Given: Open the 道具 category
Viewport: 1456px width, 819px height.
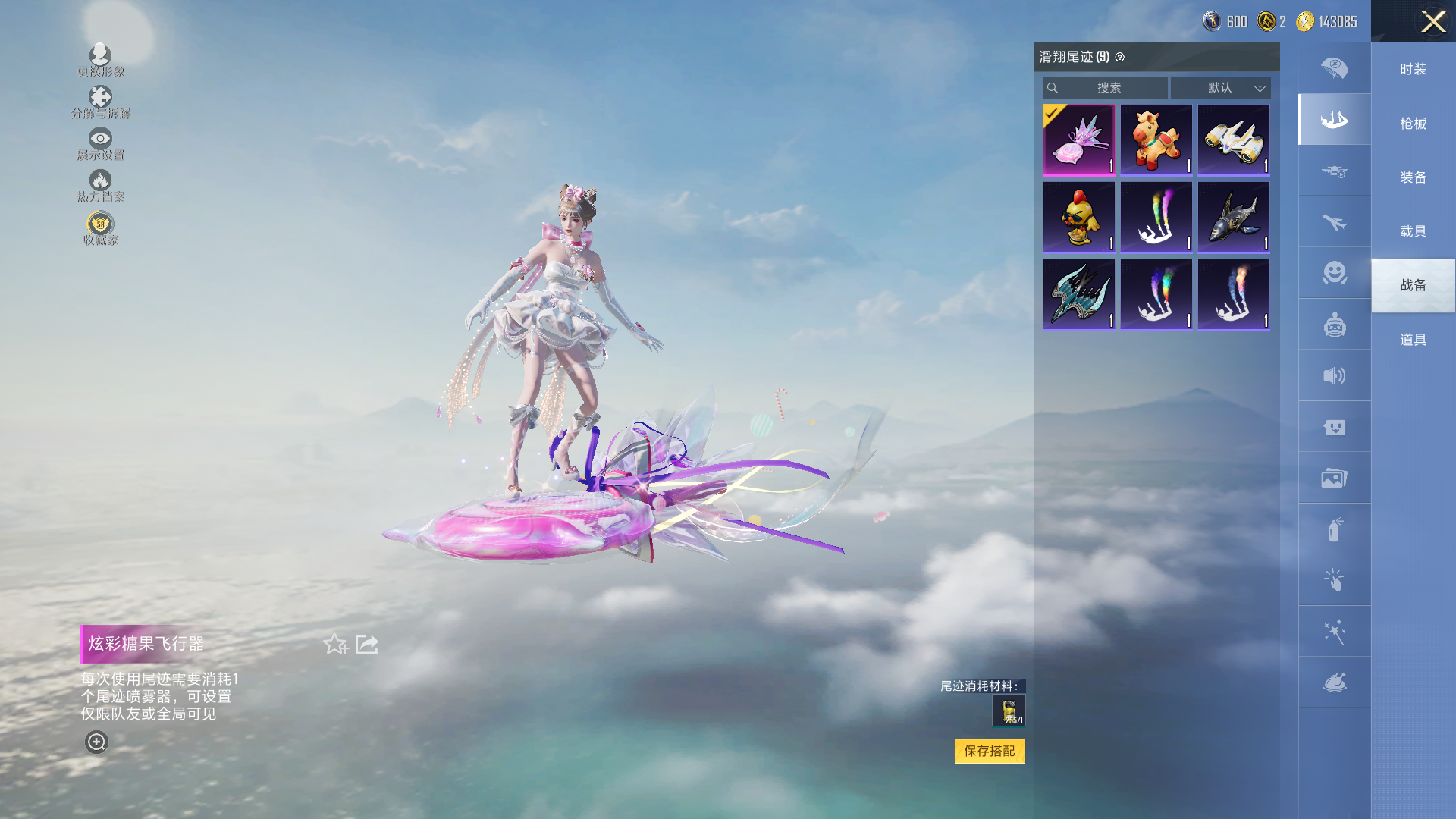Looking at the screenshot, I should (1413, 340).
